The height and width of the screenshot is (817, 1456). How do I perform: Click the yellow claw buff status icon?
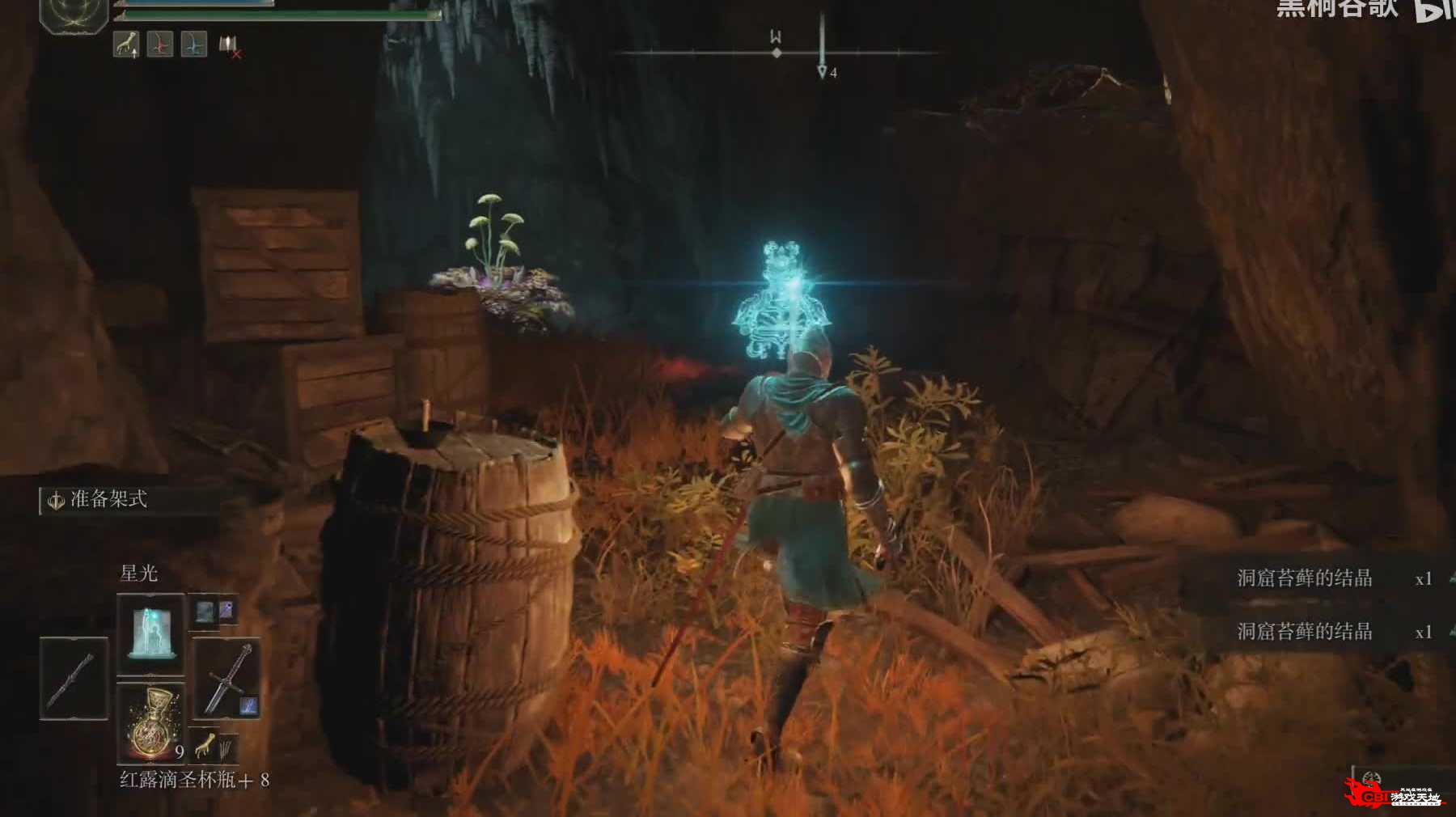pyautogui.click(x=126, y=44)
